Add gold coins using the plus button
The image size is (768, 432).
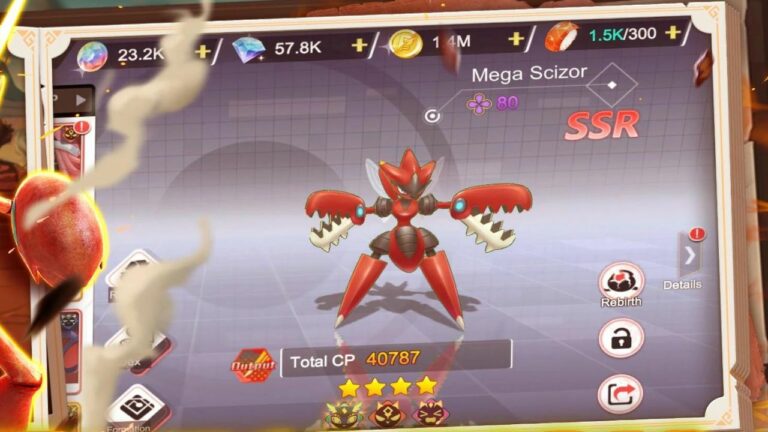(516, 39)
